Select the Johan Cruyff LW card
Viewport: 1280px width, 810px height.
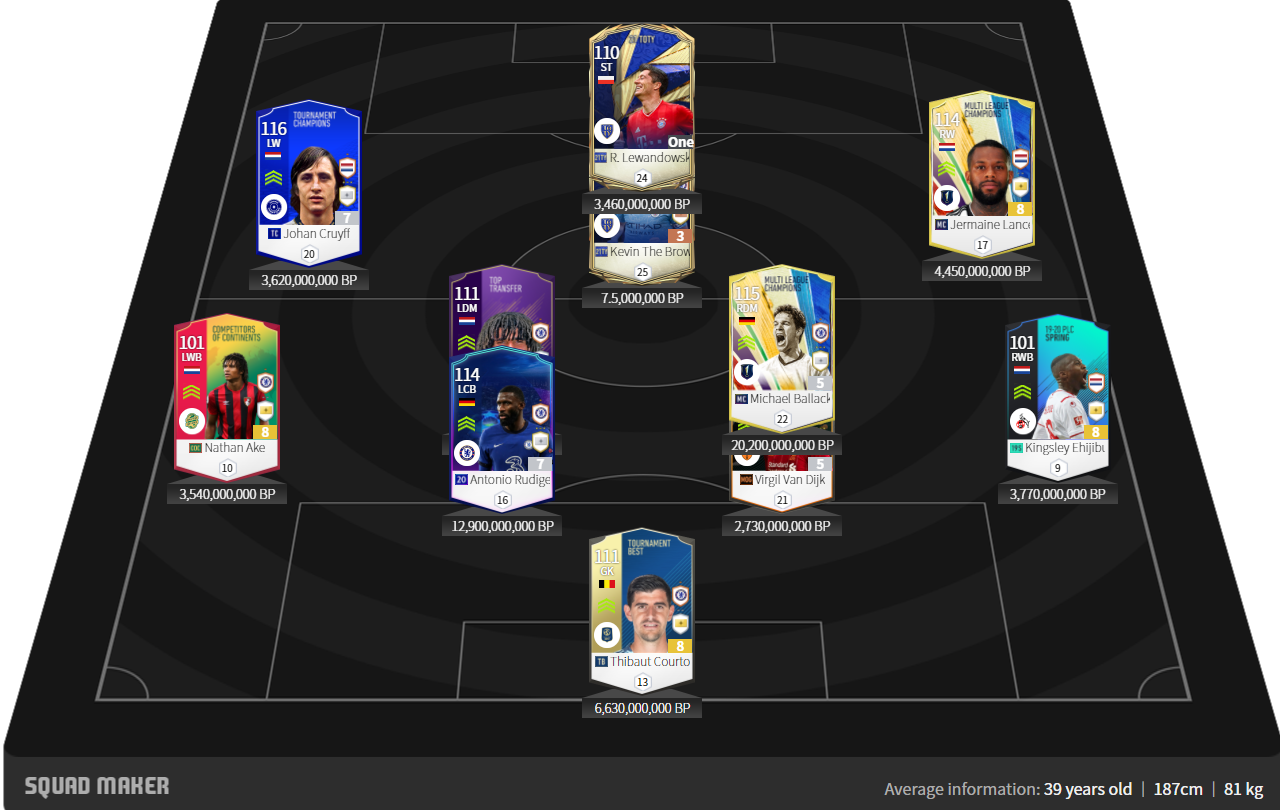tap(308, 180)
